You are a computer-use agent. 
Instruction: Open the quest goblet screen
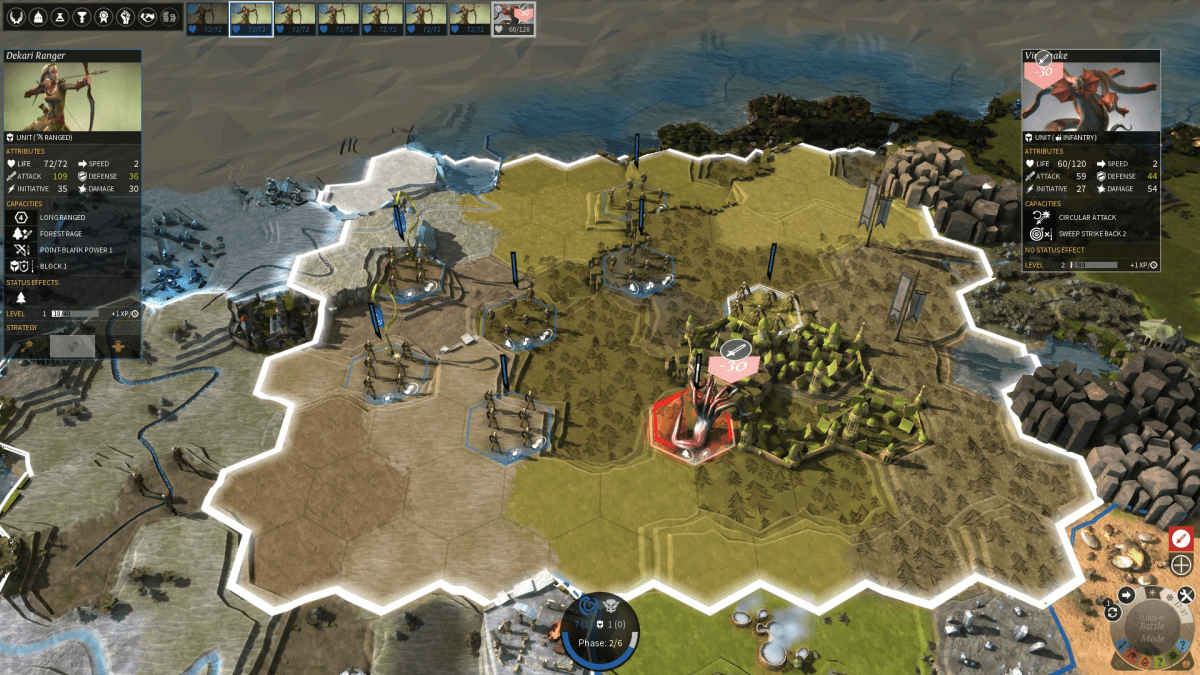82,16
